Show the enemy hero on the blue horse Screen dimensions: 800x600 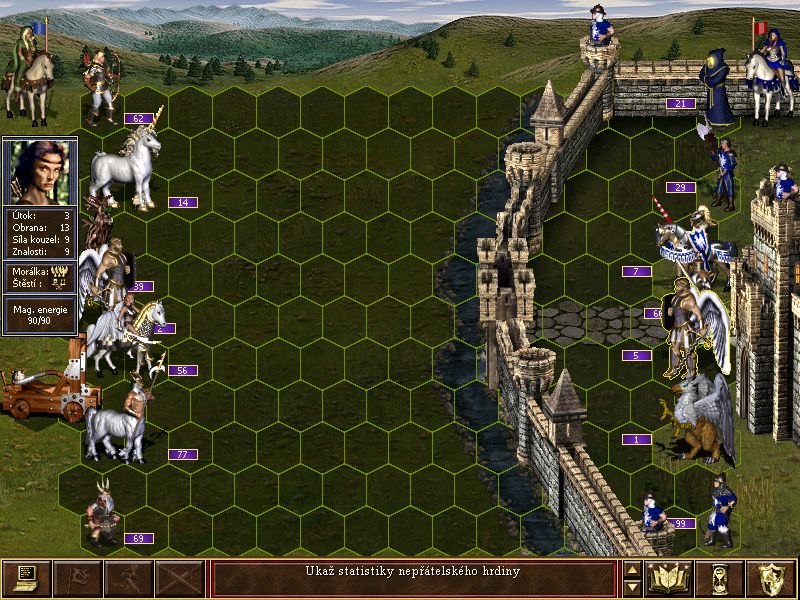(768, 72)
